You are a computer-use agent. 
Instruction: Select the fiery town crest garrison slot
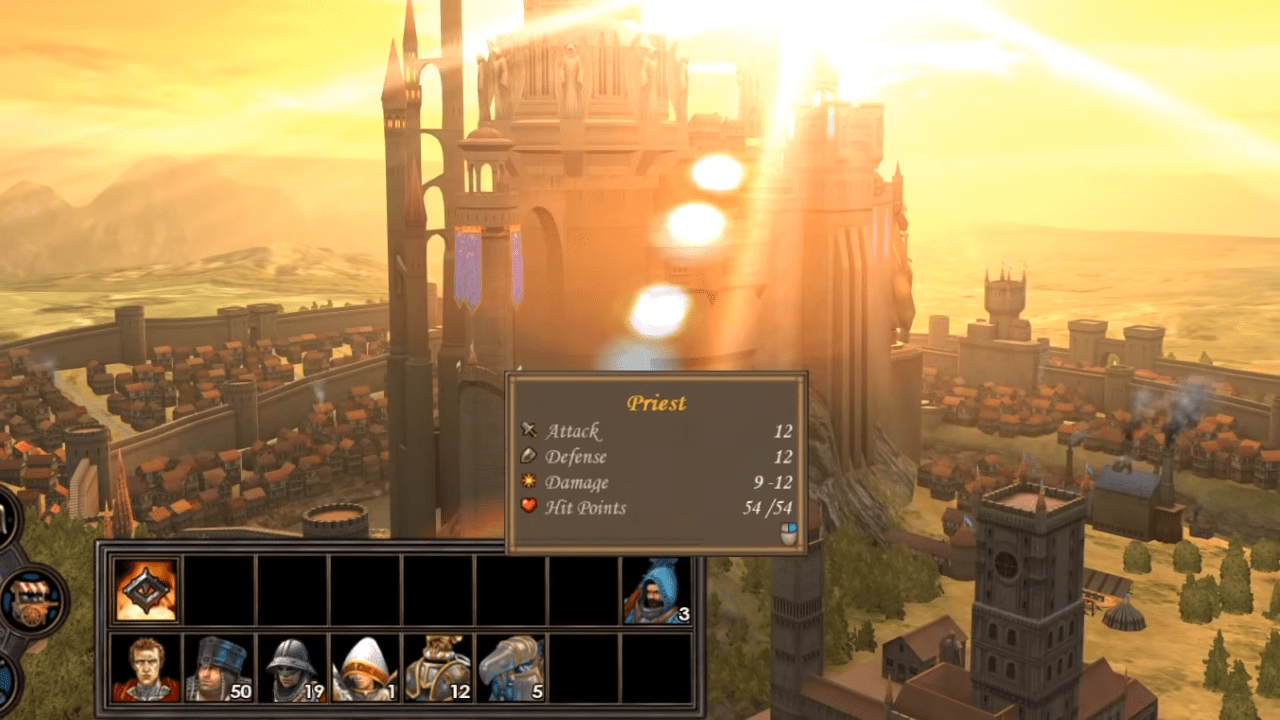[146, 590]
